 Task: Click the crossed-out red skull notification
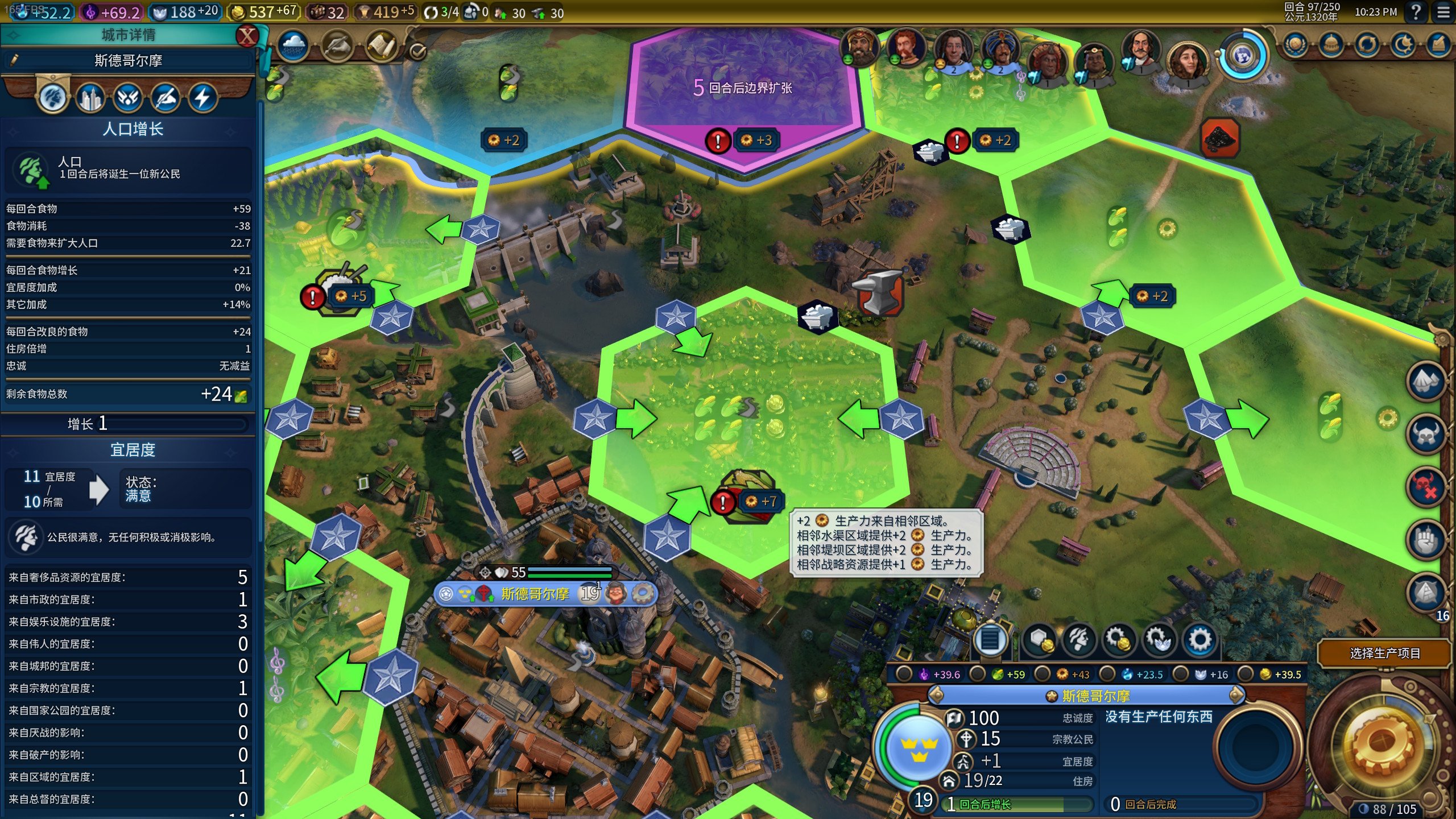1426,487
